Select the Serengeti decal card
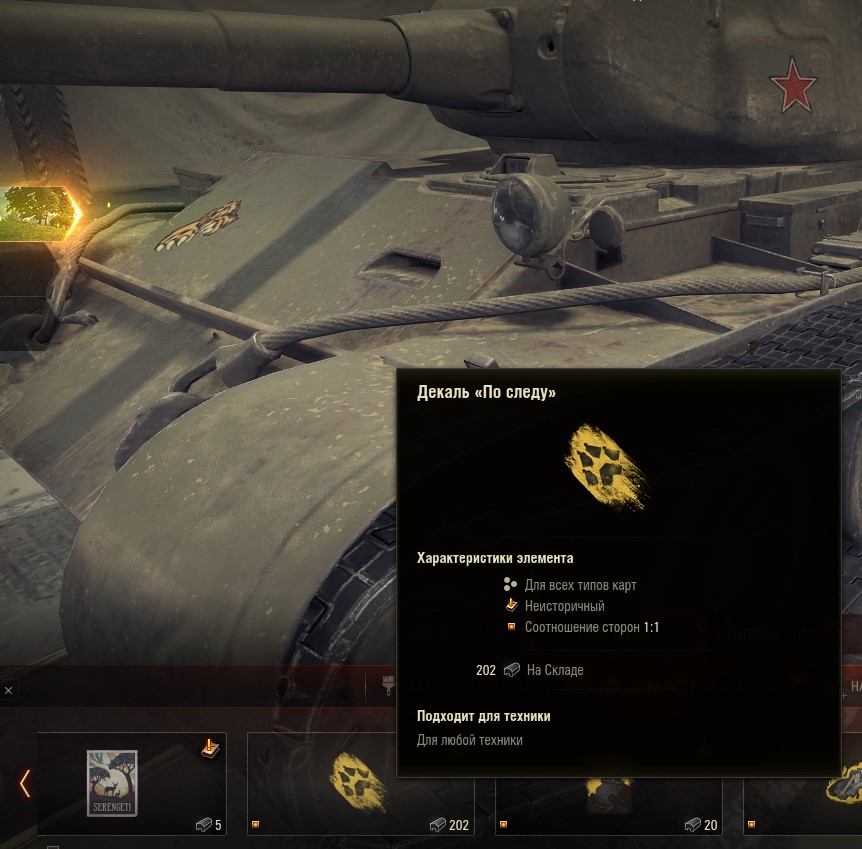 point(131,783)
